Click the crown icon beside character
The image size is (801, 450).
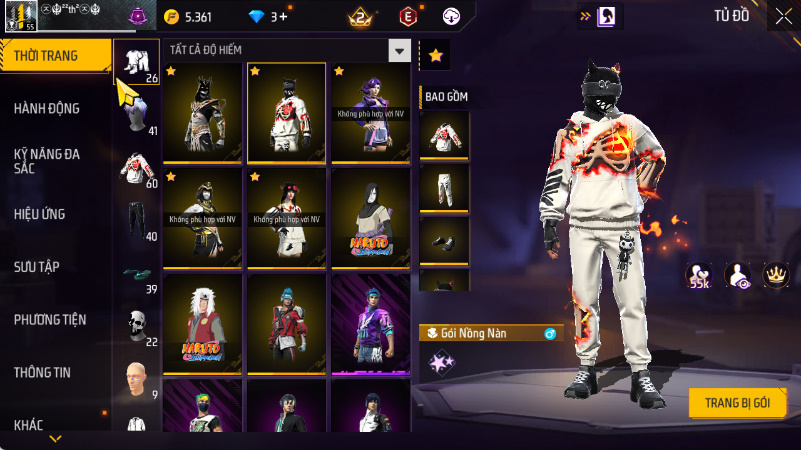click(775, 274)
